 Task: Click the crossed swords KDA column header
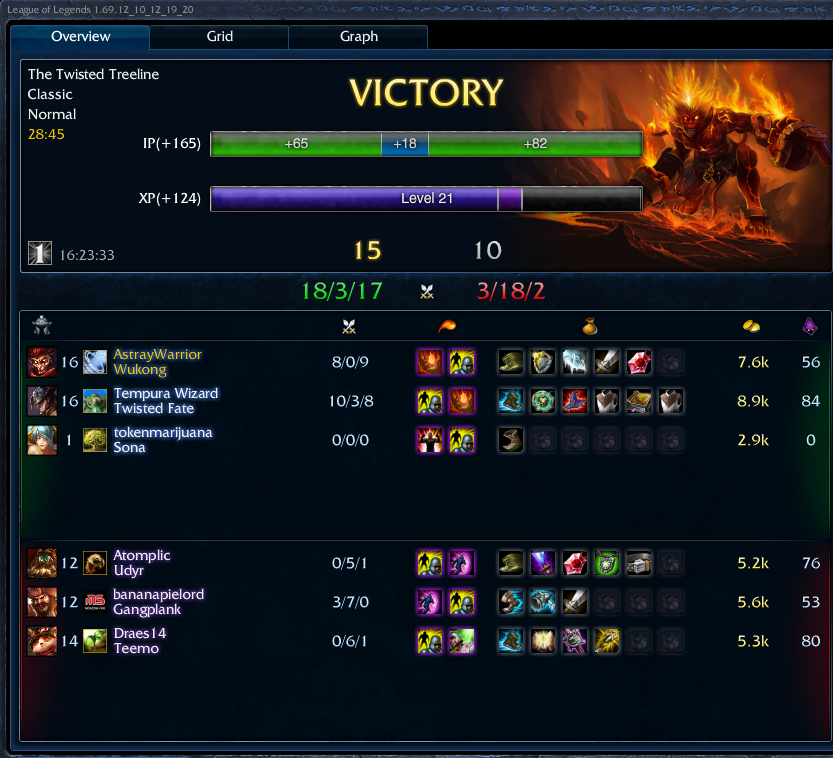tap(349, 326)
